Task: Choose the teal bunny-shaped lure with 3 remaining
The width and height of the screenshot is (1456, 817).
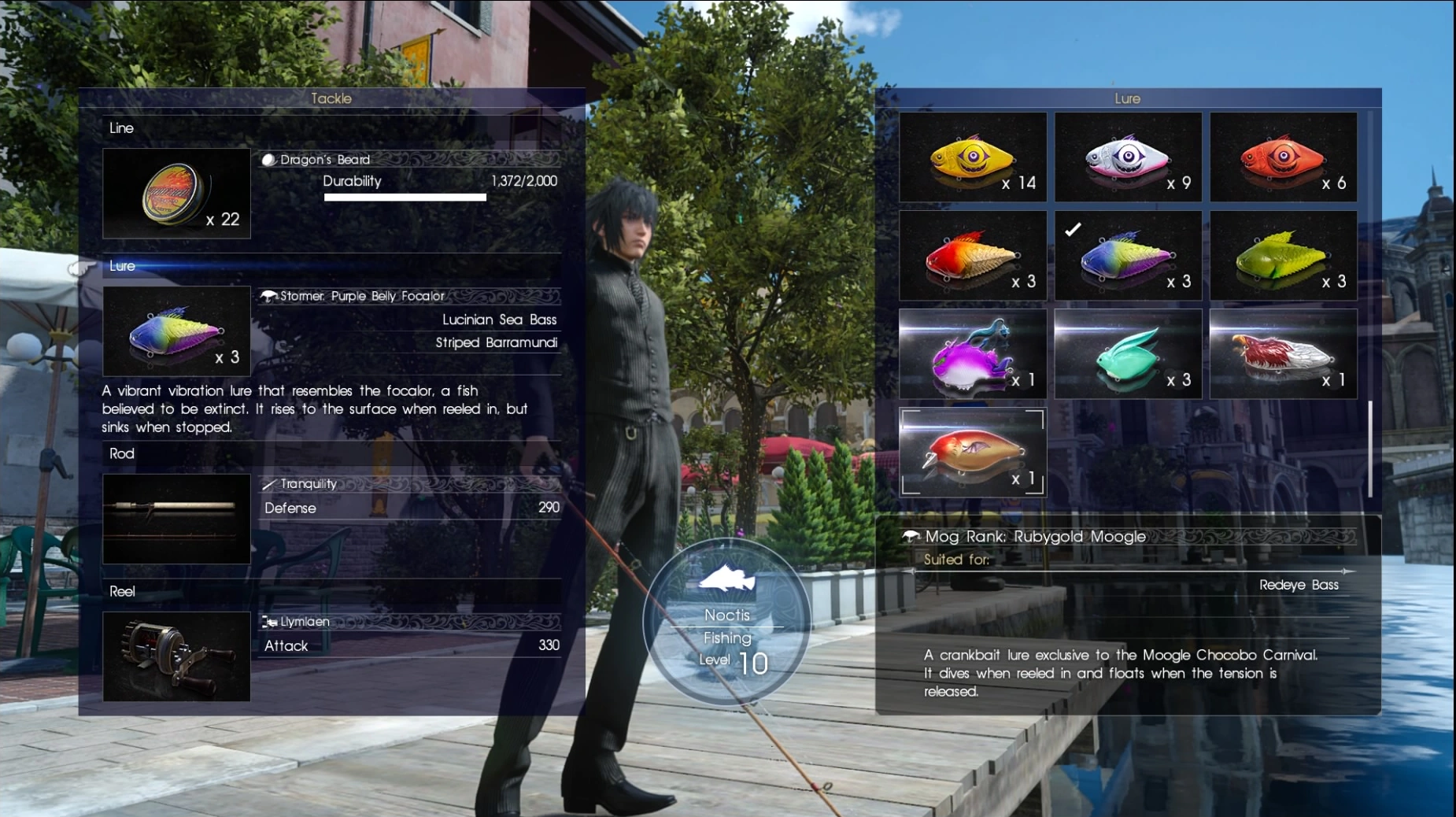Action: 1129,353
